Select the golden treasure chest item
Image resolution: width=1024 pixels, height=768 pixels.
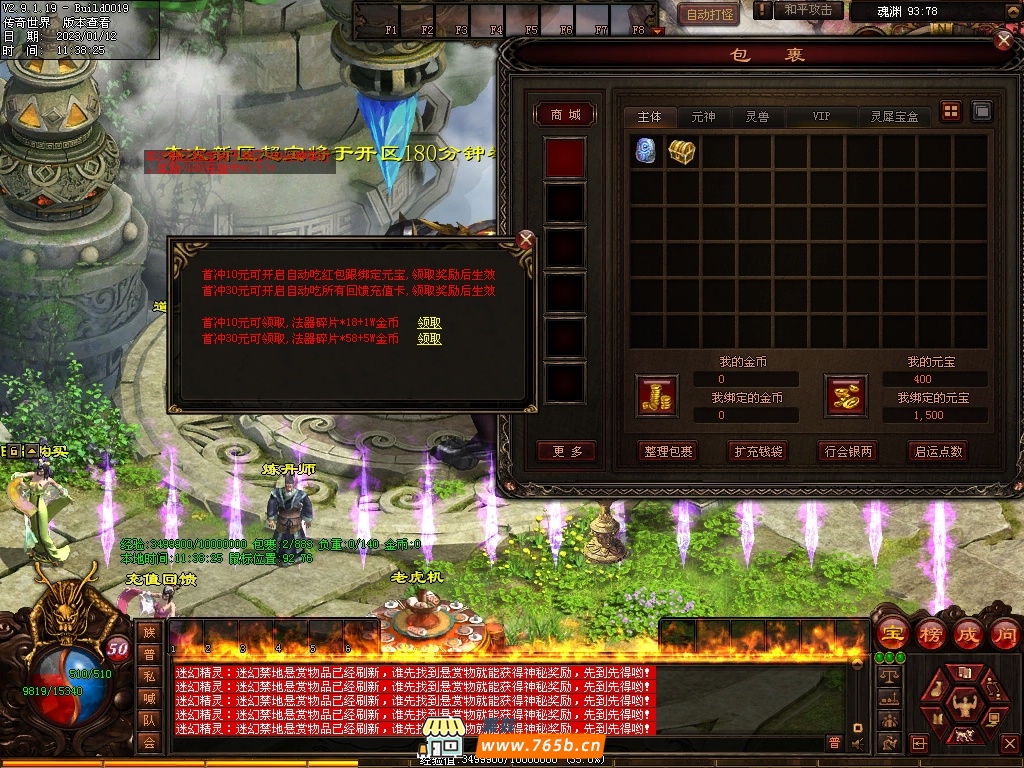click(682, 152)
